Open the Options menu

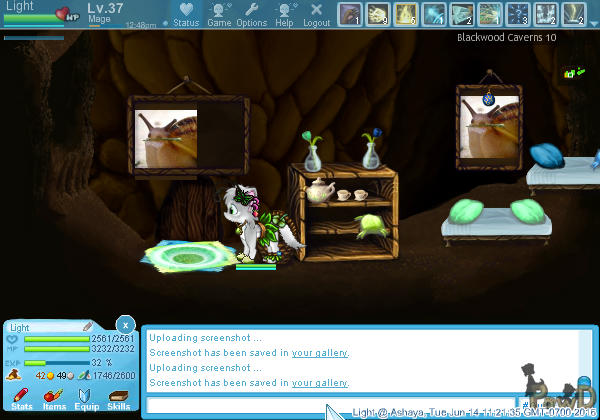(251, 14)
